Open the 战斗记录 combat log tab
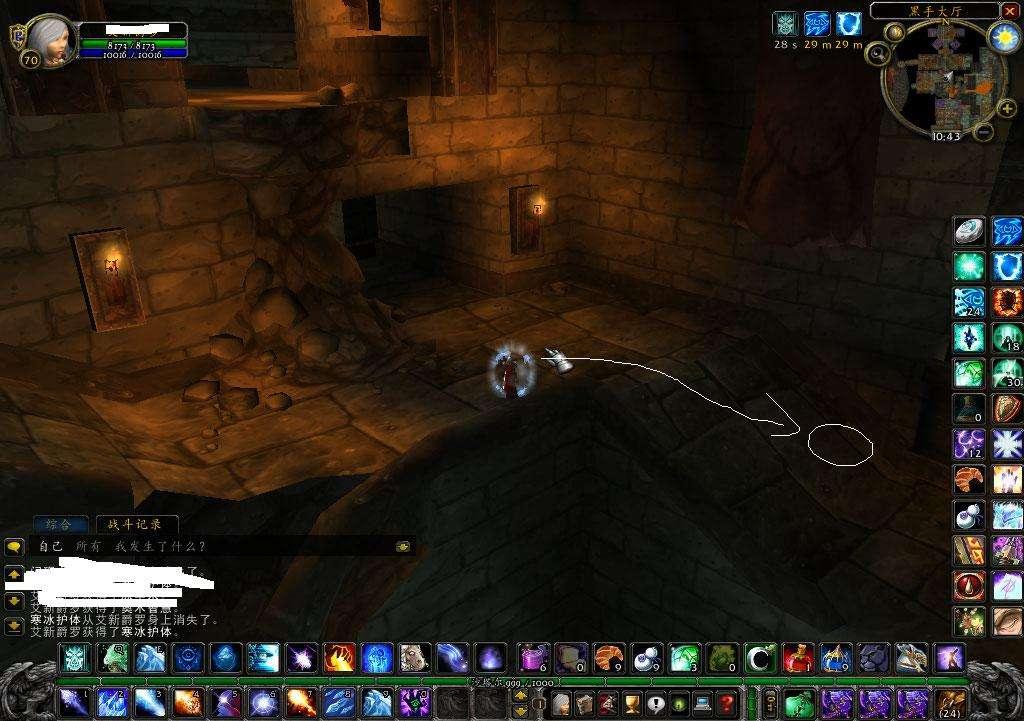The height and width of the screenshot is (721, 1024). point(136,524)
